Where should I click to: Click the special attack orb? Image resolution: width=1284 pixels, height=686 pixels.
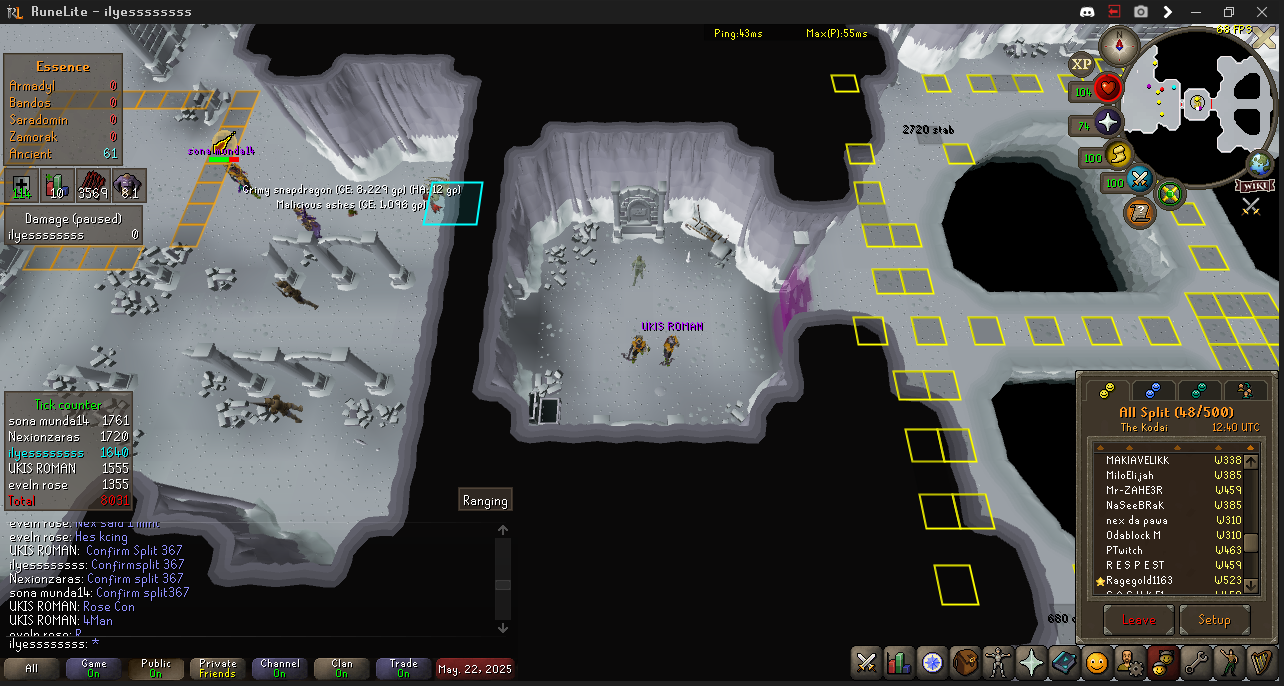click(1141, 180)
